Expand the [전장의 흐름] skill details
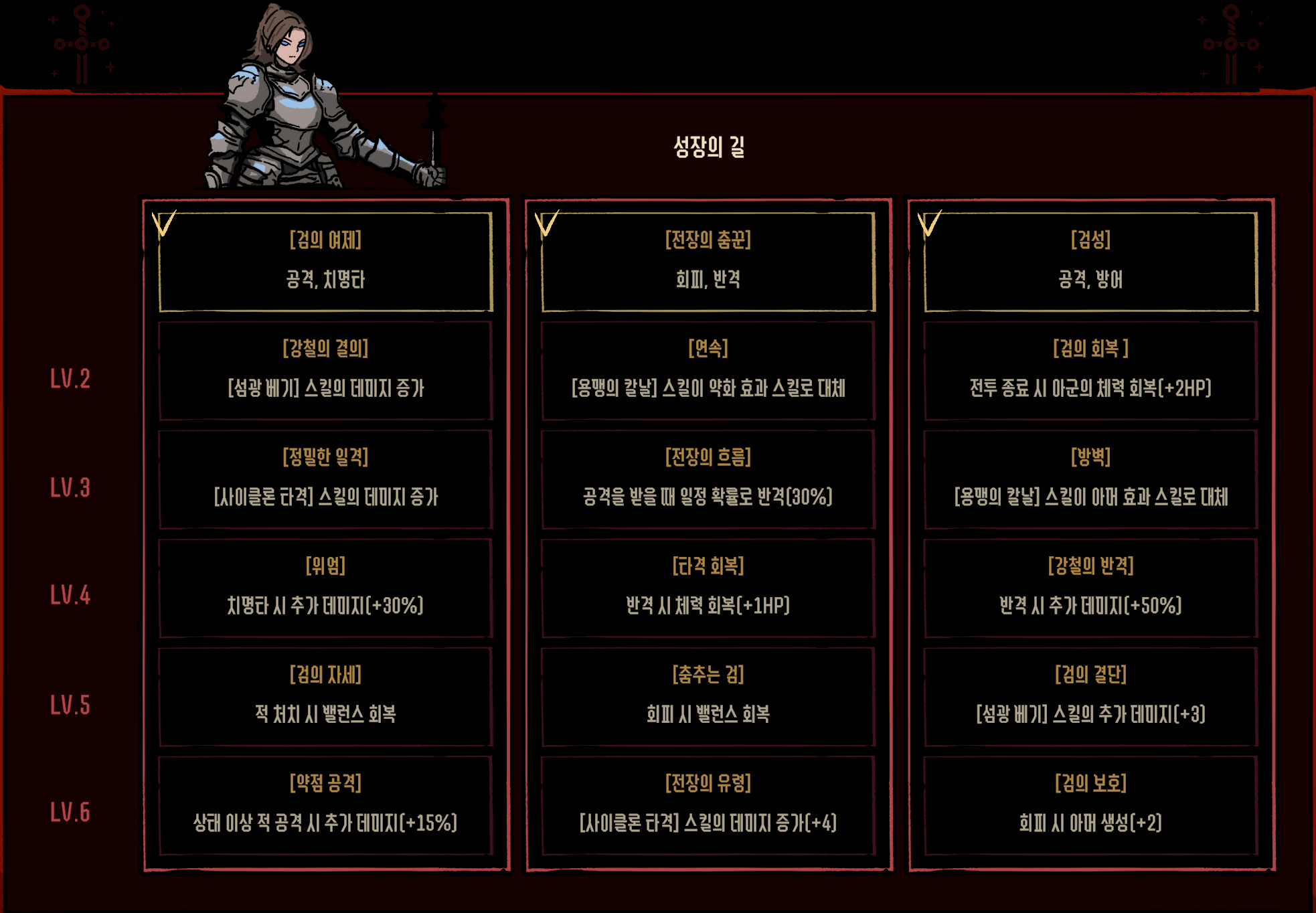Viewport: 1316px width, 913px height. 710,479
